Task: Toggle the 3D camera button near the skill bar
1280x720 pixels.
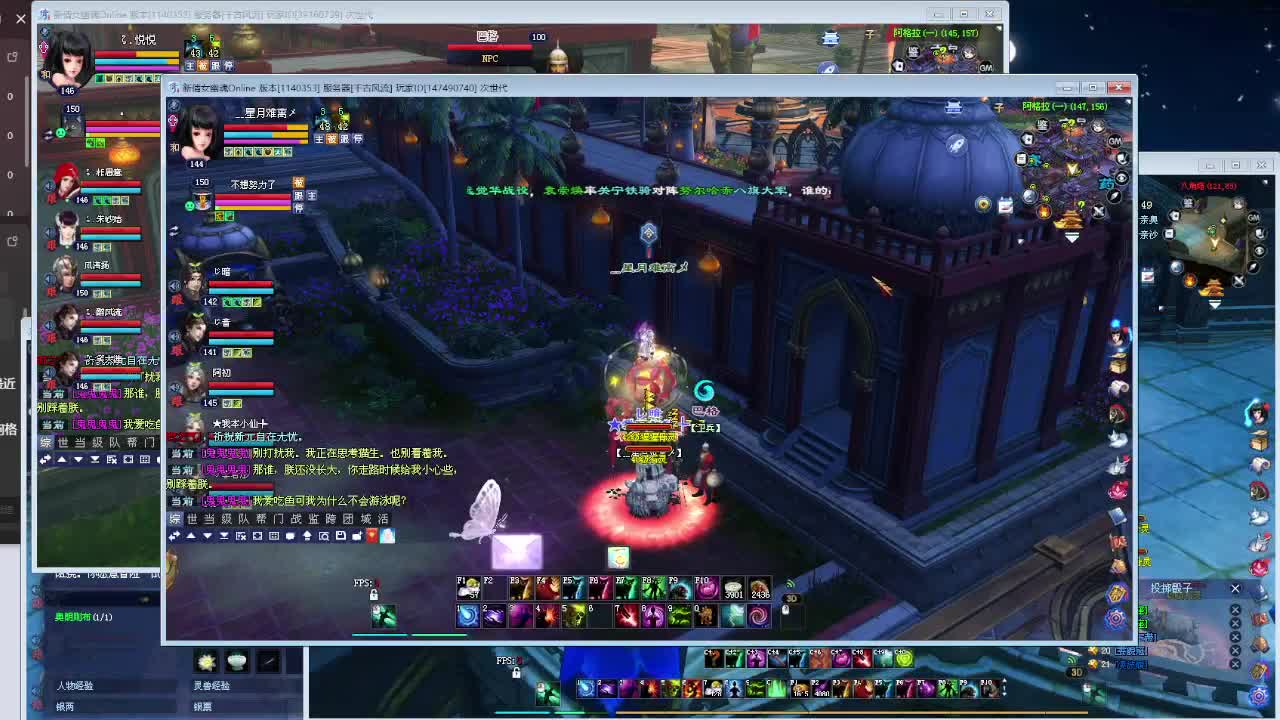Action: (792, 598)
